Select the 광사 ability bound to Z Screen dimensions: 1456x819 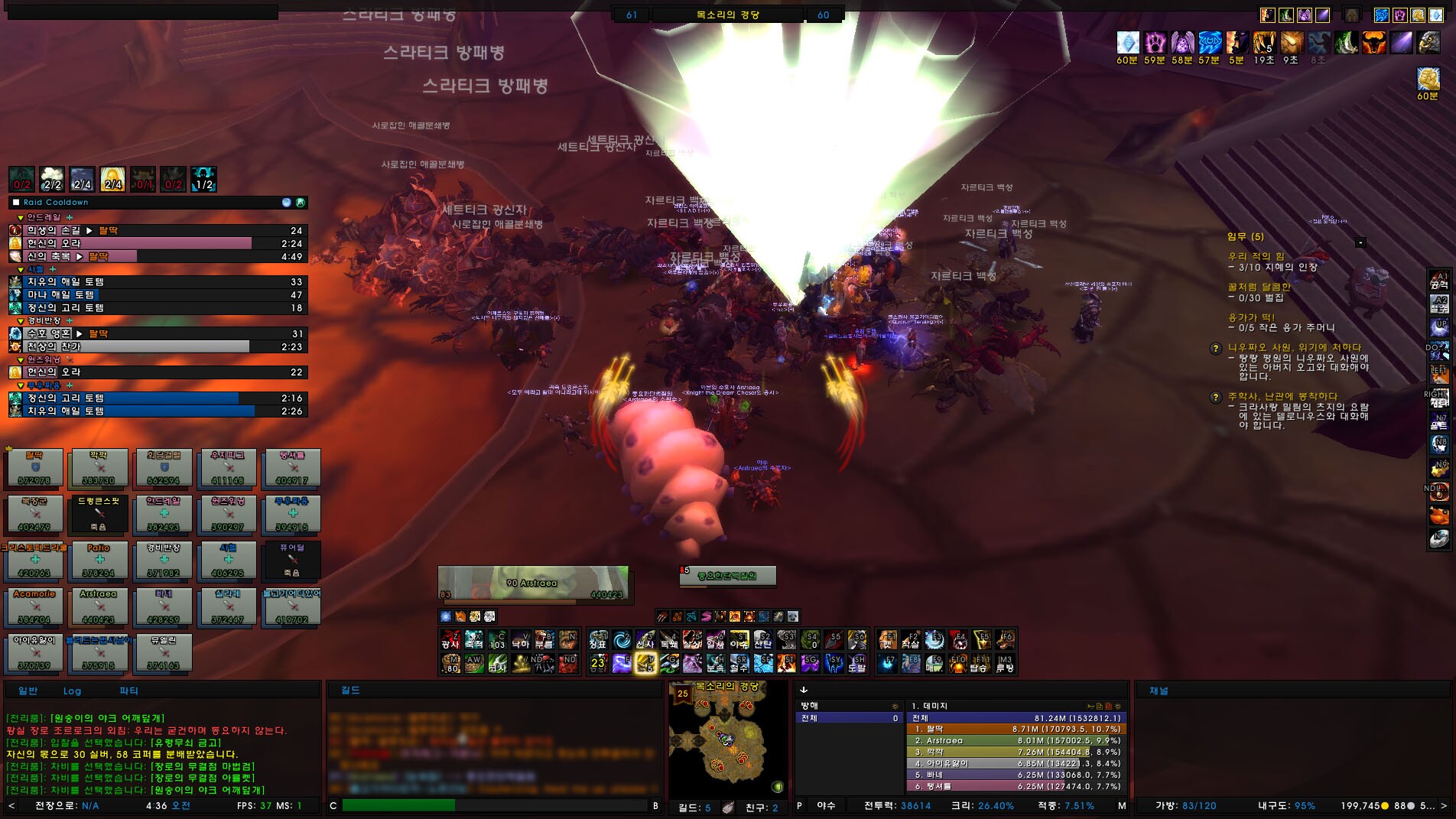450,641
